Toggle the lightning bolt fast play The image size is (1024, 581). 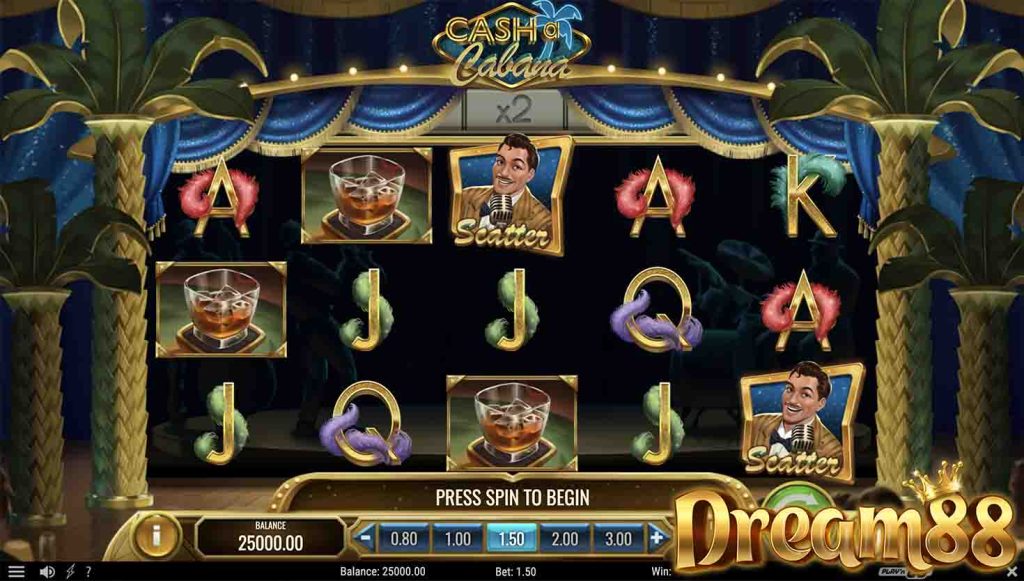[70, 572]
